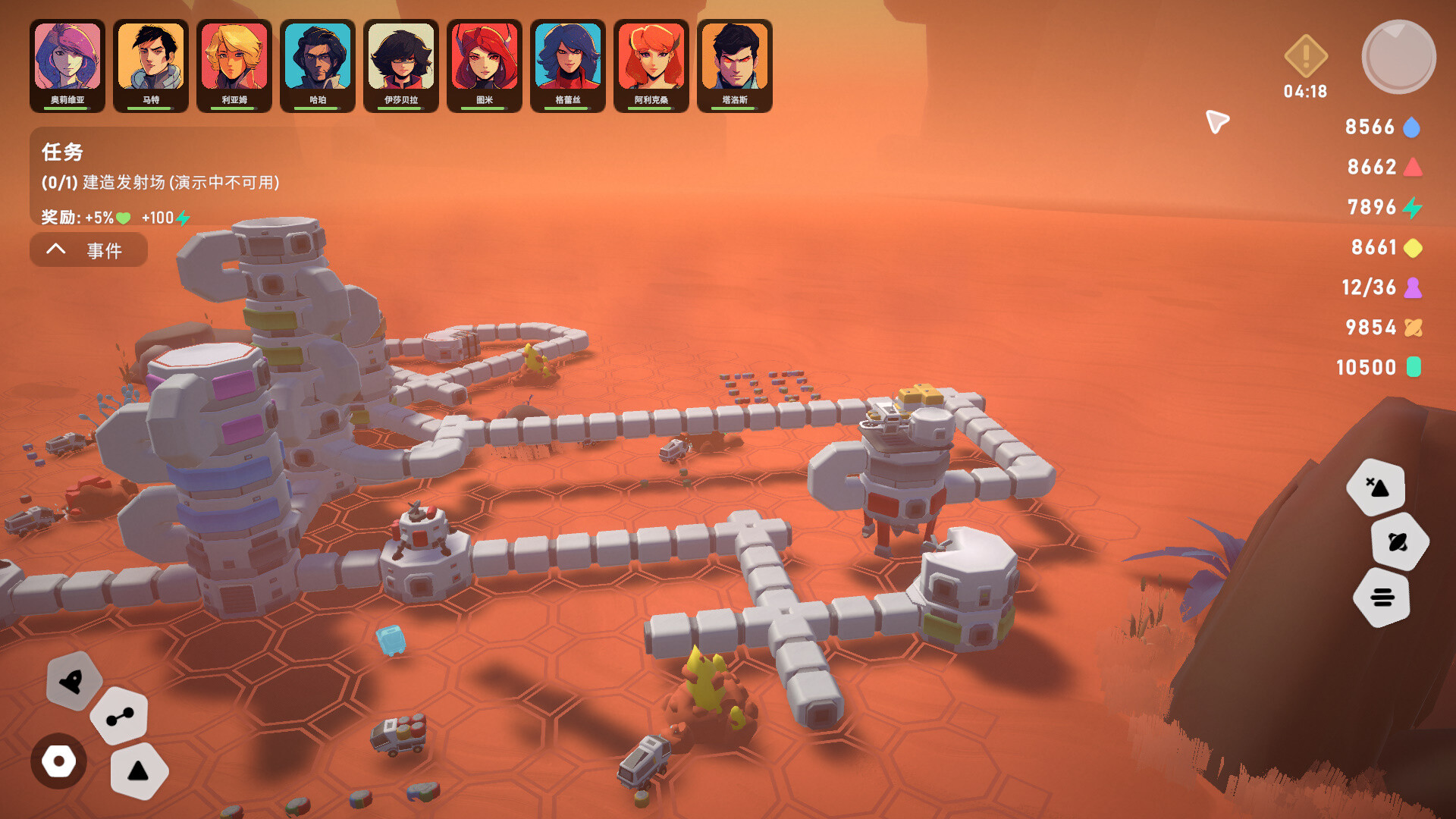This screenshot has width=1456, height=819.
Task: Open the satellite view icon
Action: [1400, 542]
